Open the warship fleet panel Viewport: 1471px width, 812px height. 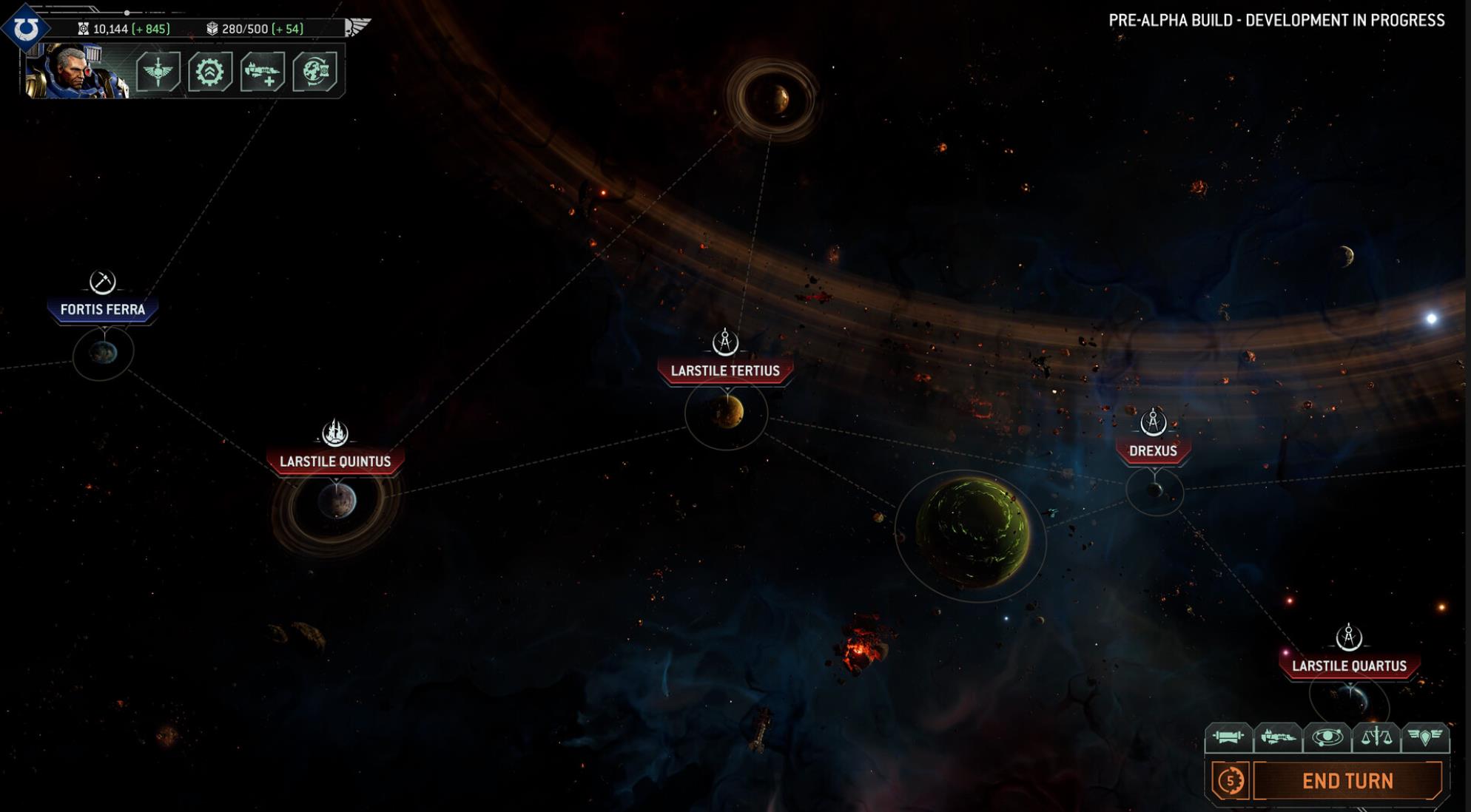[x=1278, y=737]
